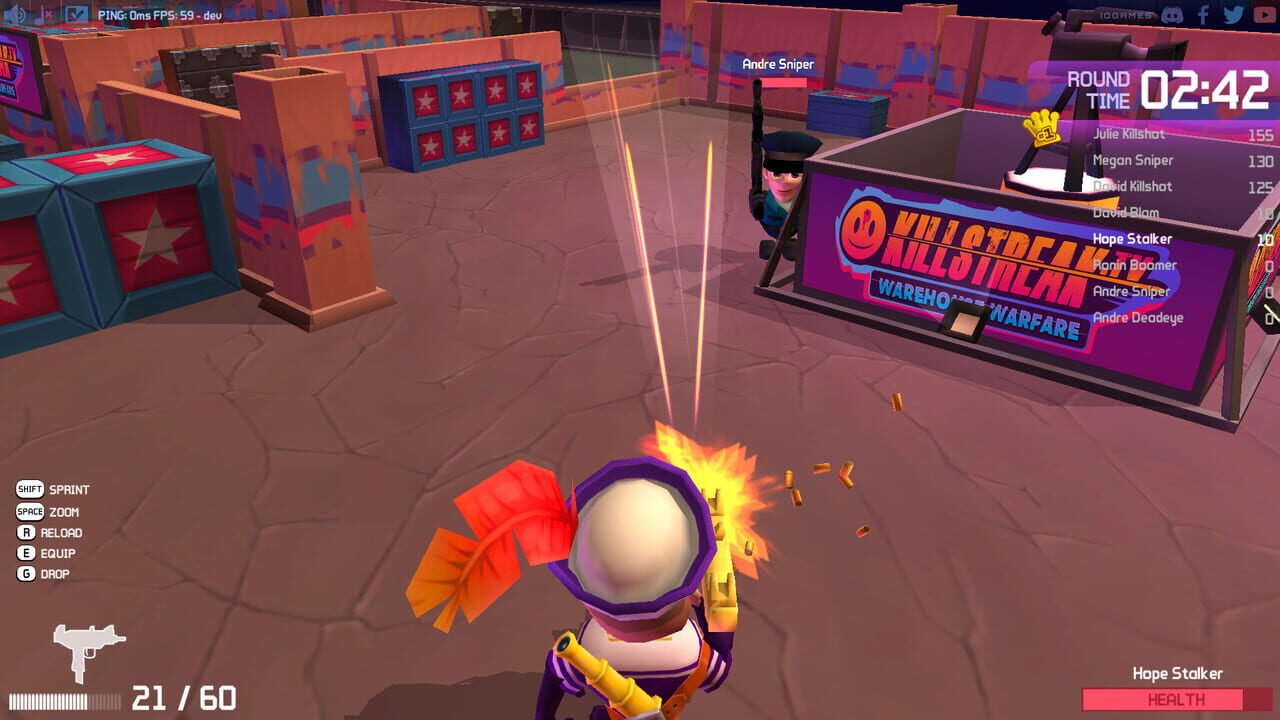Click the crown icon beside Julie Killshot

coord(1041,128)
